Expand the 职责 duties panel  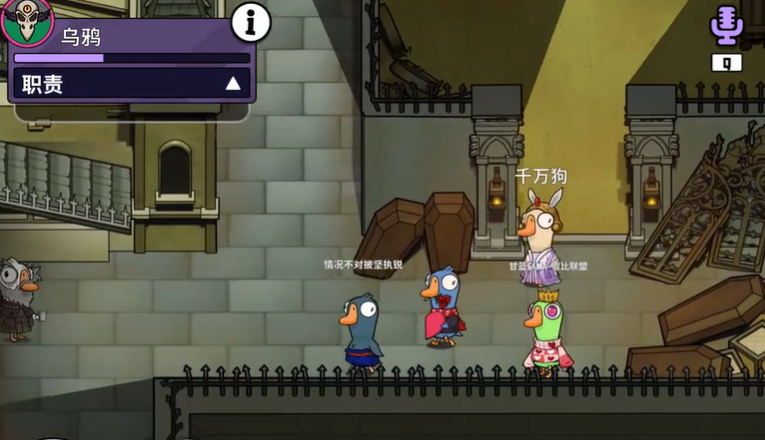233,84
